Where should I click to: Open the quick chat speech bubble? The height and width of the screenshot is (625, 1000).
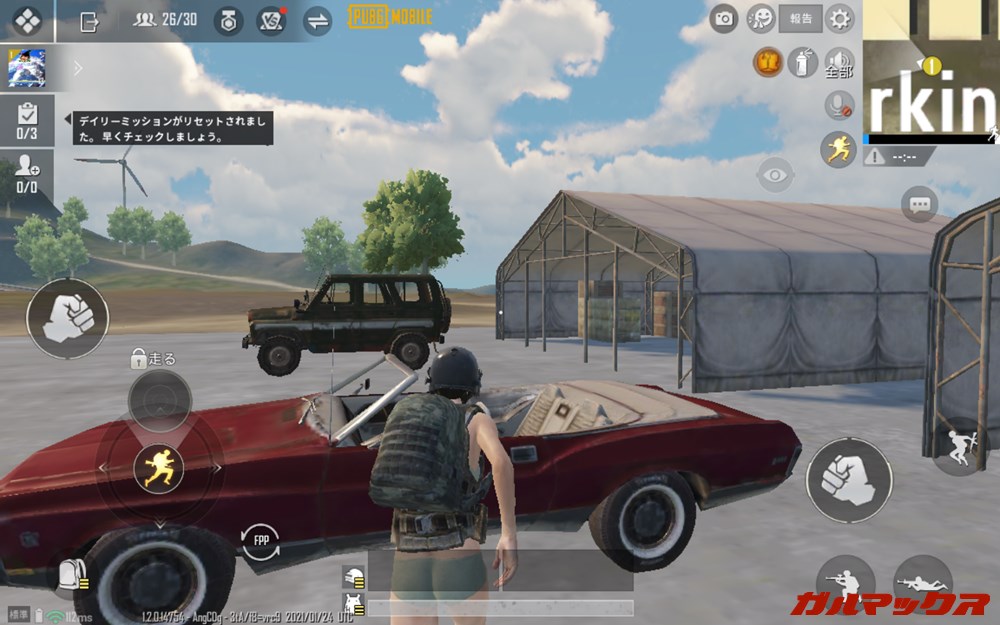pos(919,205)
